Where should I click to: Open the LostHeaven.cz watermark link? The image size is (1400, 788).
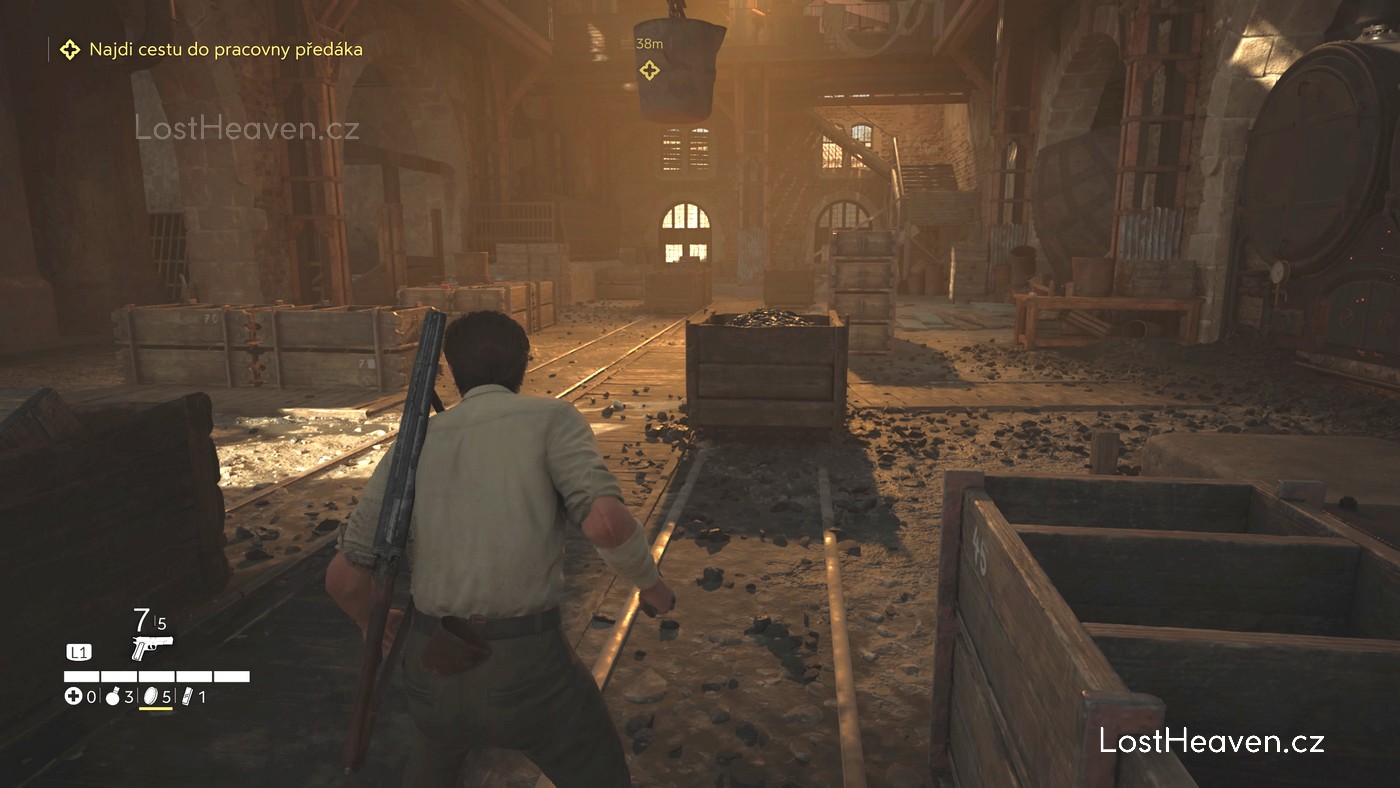(1211, 741)
